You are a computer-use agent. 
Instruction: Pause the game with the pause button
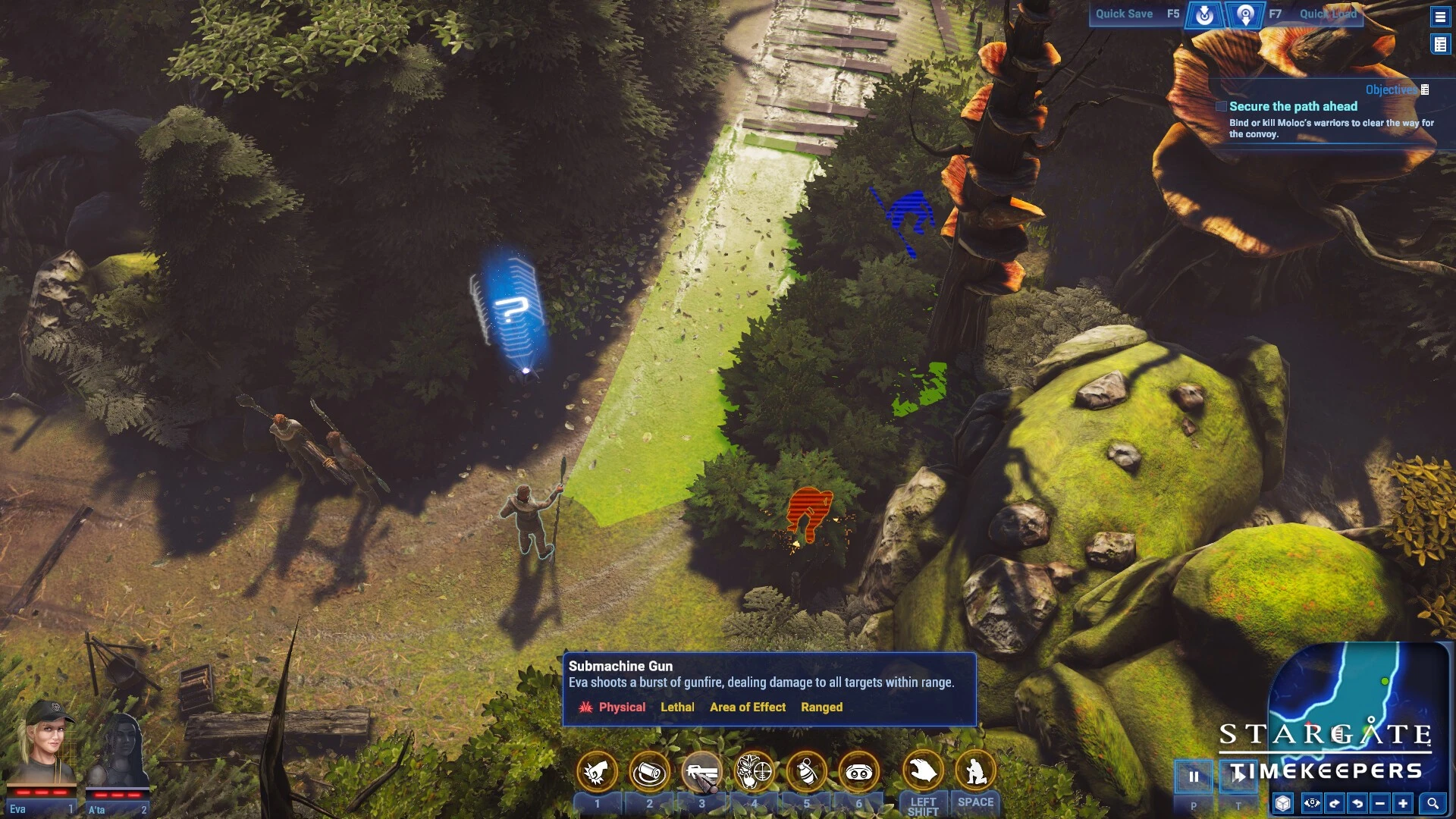point(1194,777)
